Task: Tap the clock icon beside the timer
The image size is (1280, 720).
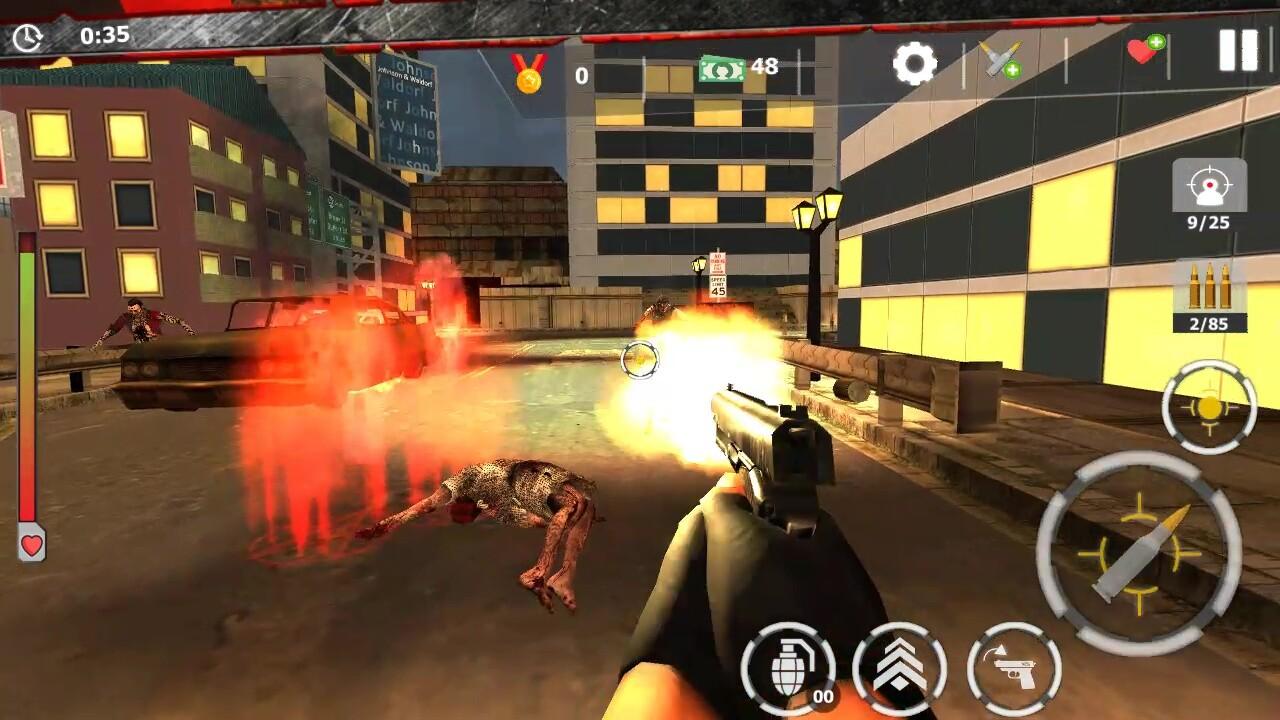Action: click(30, 37)
